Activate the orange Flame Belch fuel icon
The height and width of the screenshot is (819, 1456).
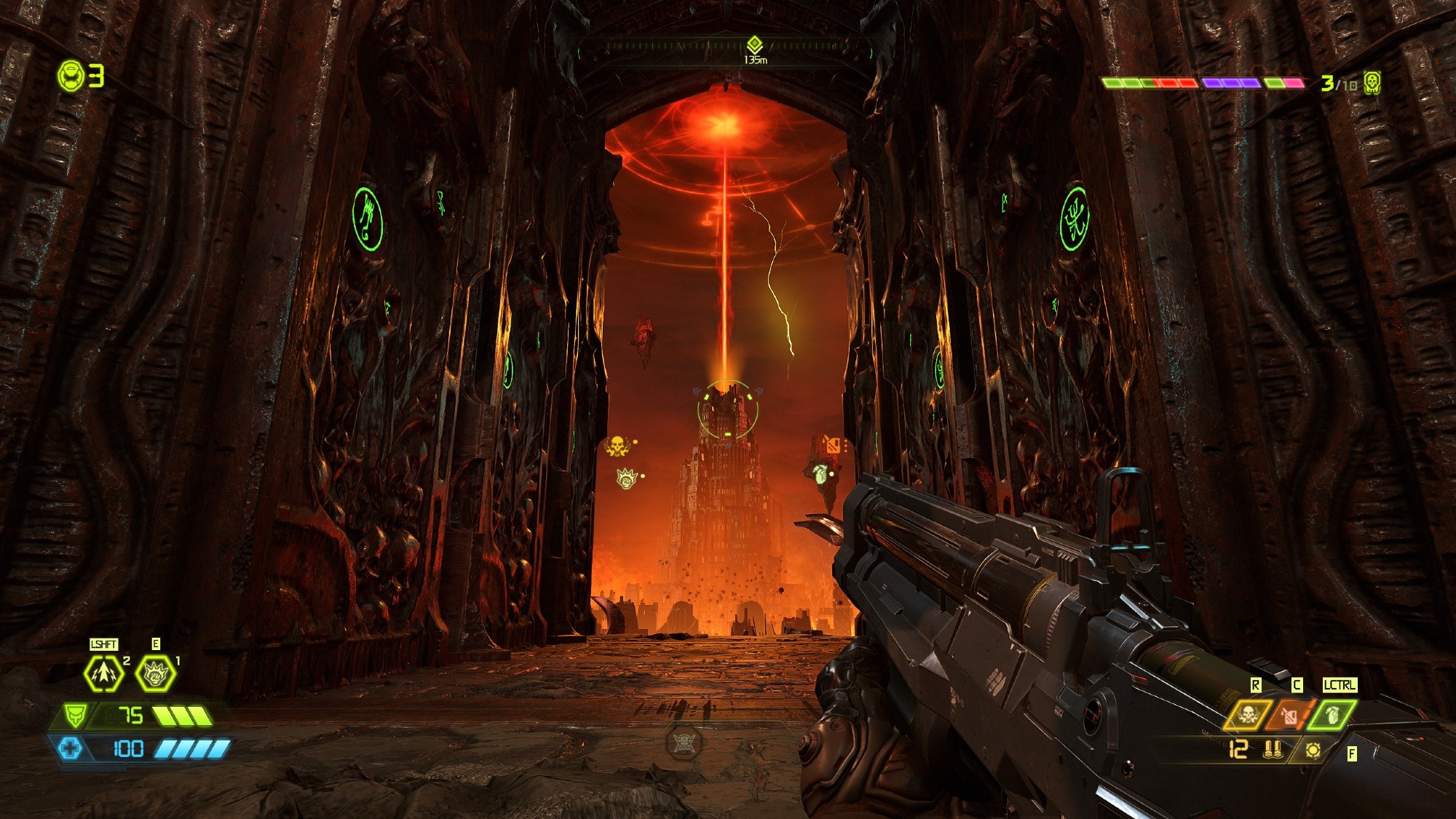1290,715
